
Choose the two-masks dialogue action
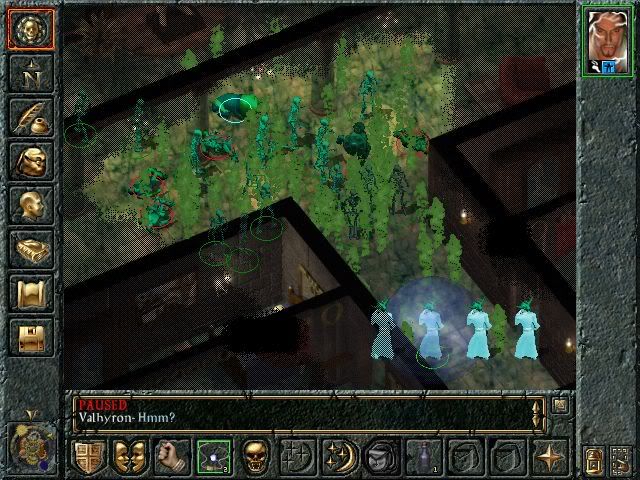point(129,456)
